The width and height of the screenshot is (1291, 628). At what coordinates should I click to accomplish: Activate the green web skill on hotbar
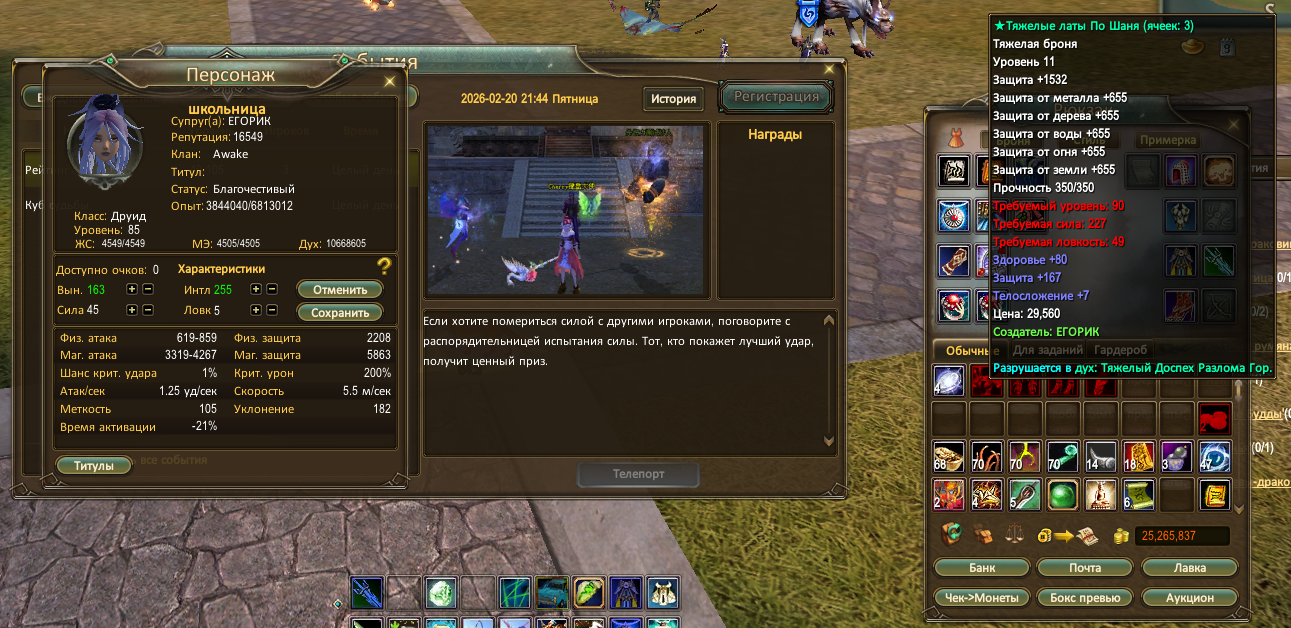(x=515, y=593)
